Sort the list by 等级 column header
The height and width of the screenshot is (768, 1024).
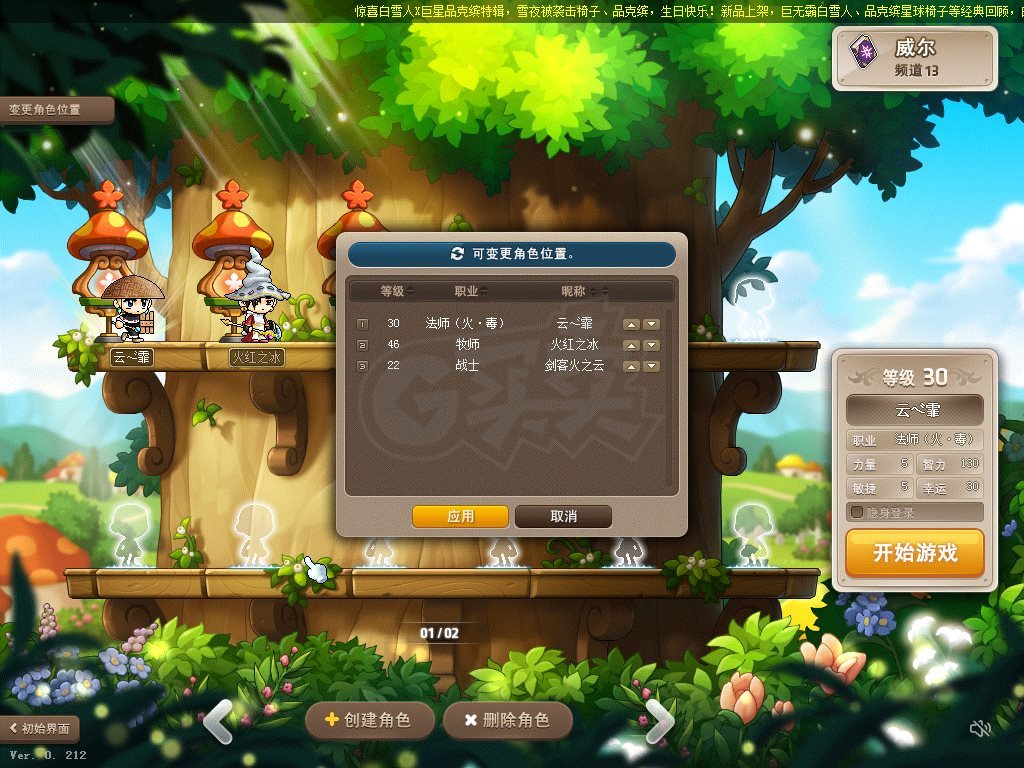(x=396, y=291)
